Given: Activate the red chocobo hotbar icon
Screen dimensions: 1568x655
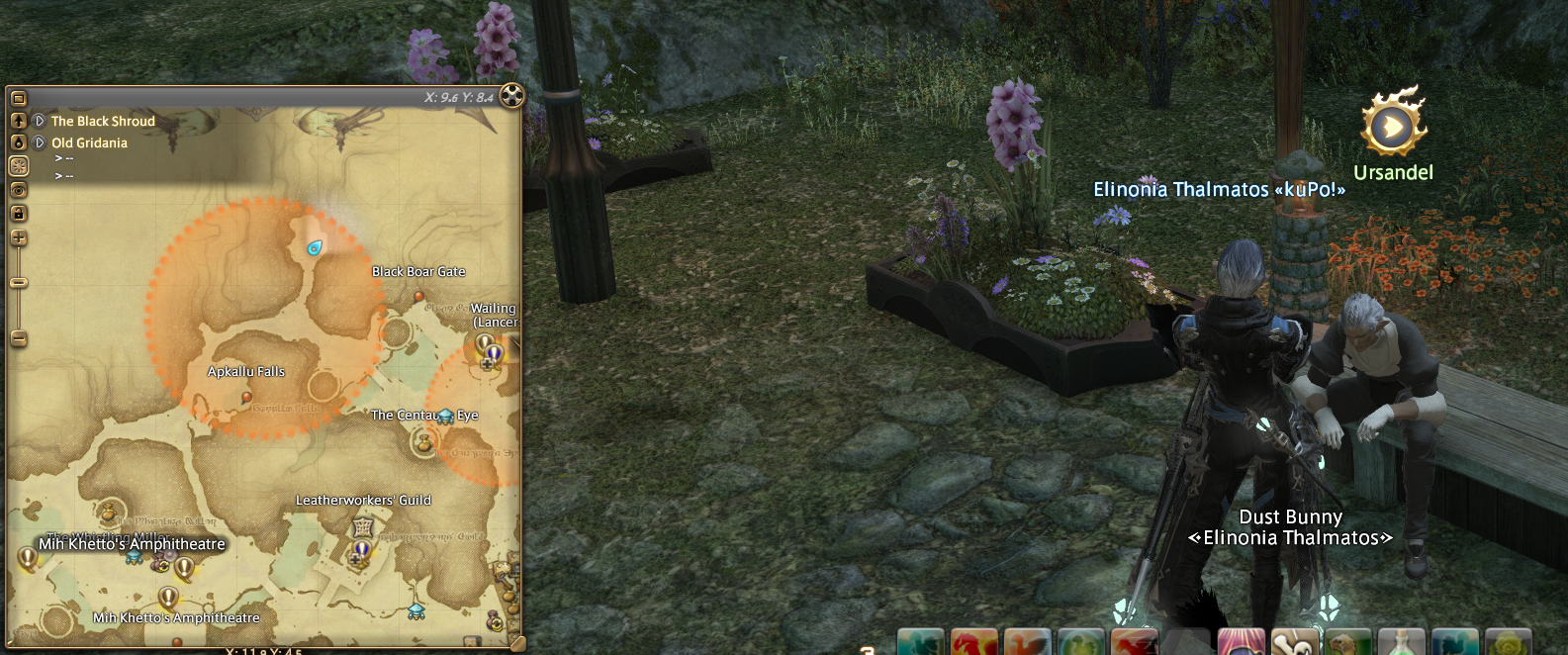Looking at the screenshot, I should (973, 643).
